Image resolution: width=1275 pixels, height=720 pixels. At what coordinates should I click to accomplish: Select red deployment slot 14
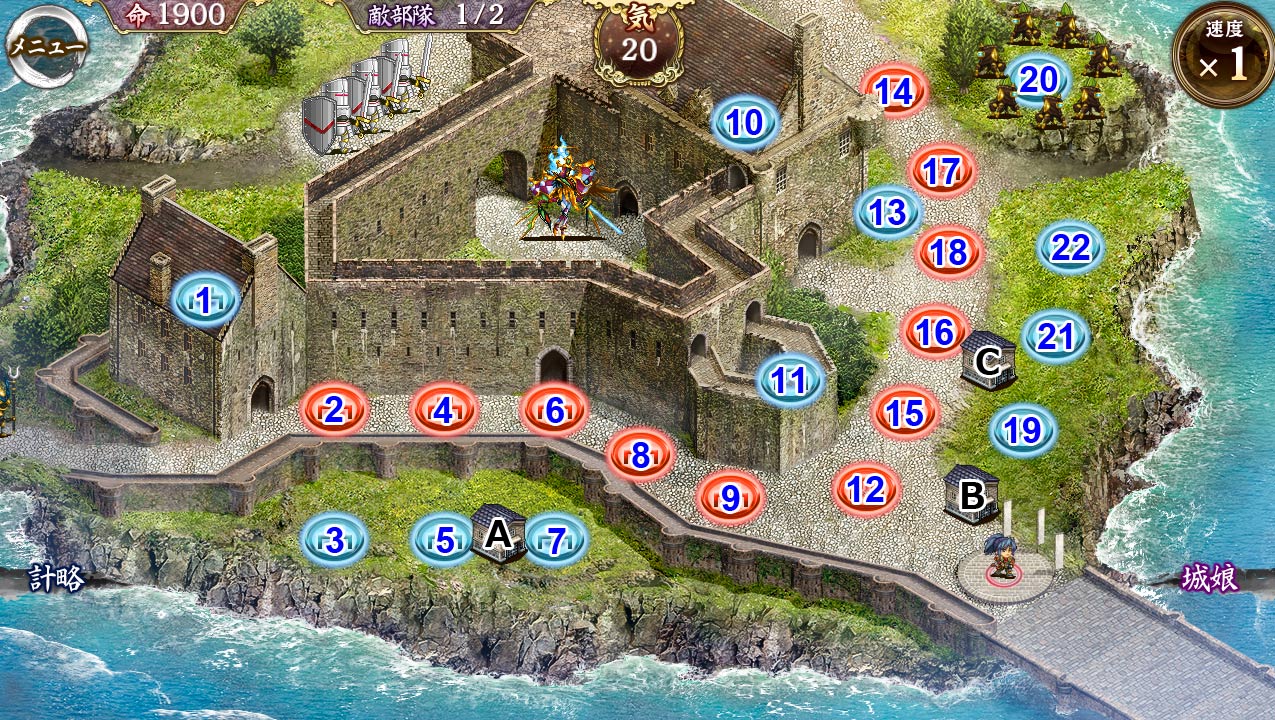tap(895, 92)
